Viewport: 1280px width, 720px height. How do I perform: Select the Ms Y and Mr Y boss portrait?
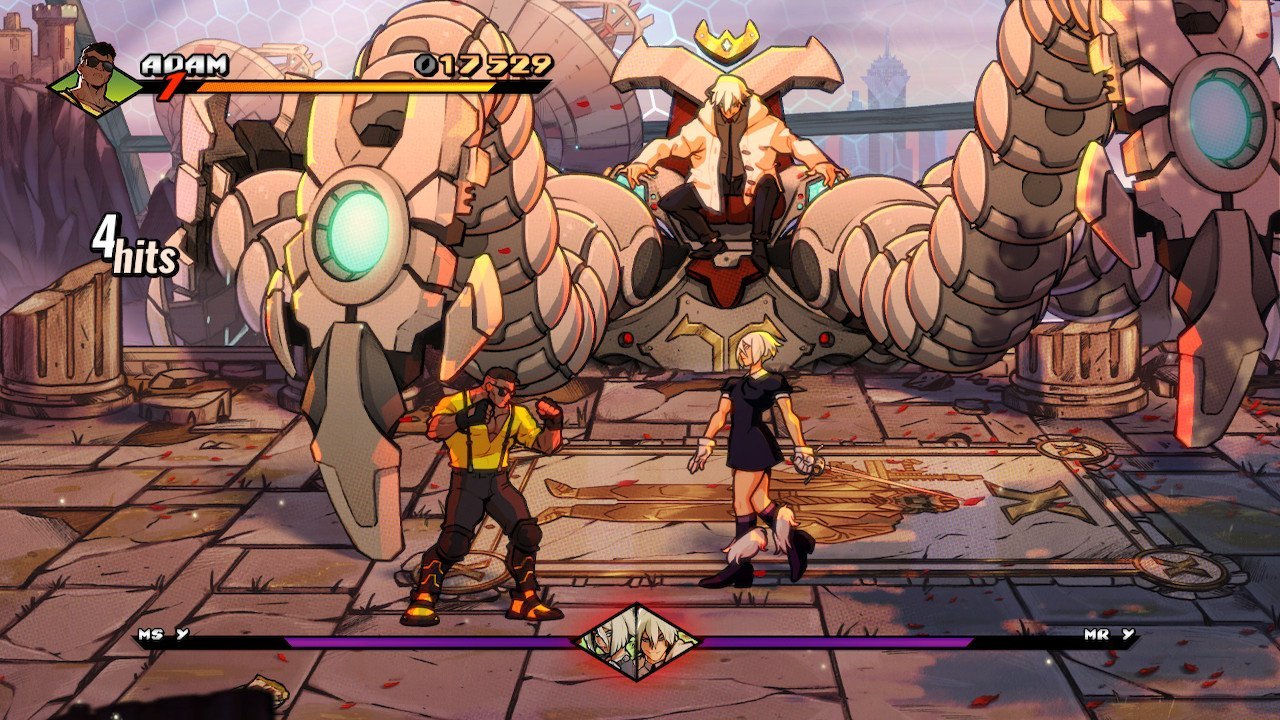tap(636, 642)
